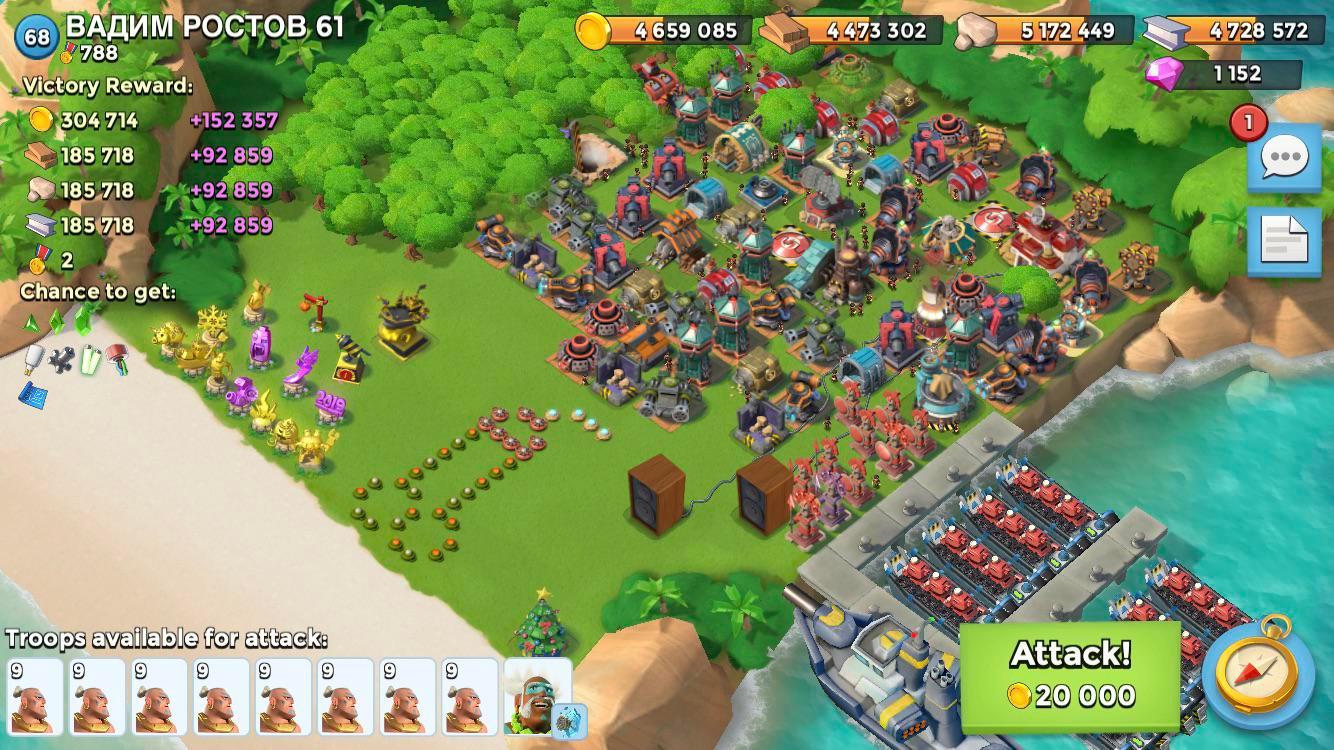1334x750 pixels.
Task: Tap the stone resource counter
Action: click(x=1040, y=30)
